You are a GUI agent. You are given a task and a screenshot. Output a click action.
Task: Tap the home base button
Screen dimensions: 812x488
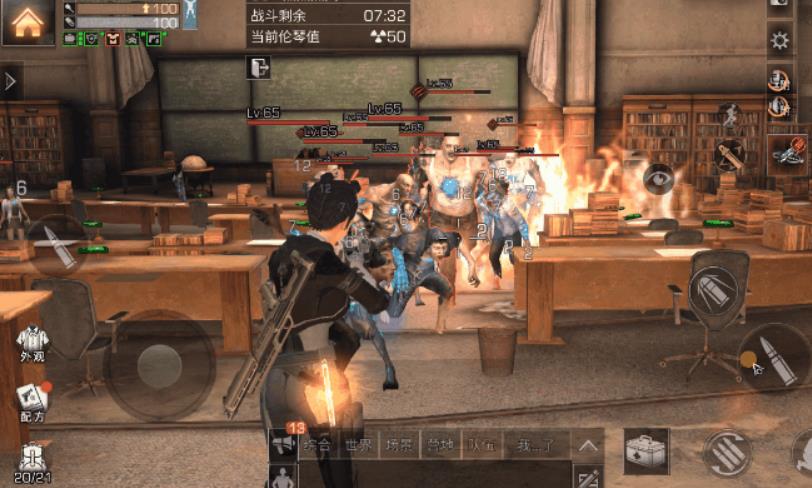[27, 22]
